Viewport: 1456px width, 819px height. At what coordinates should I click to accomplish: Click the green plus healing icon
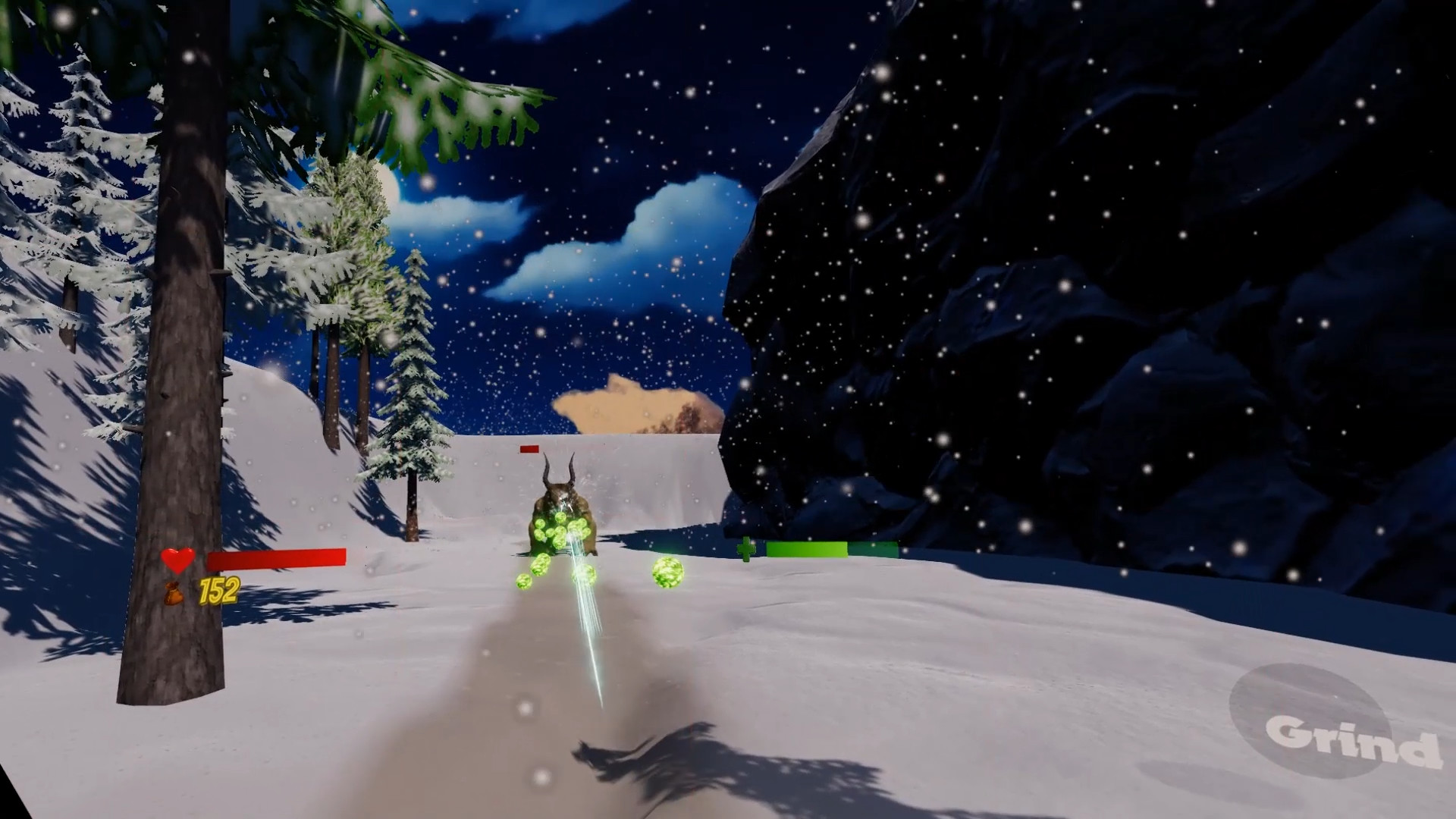pos(747,550)
